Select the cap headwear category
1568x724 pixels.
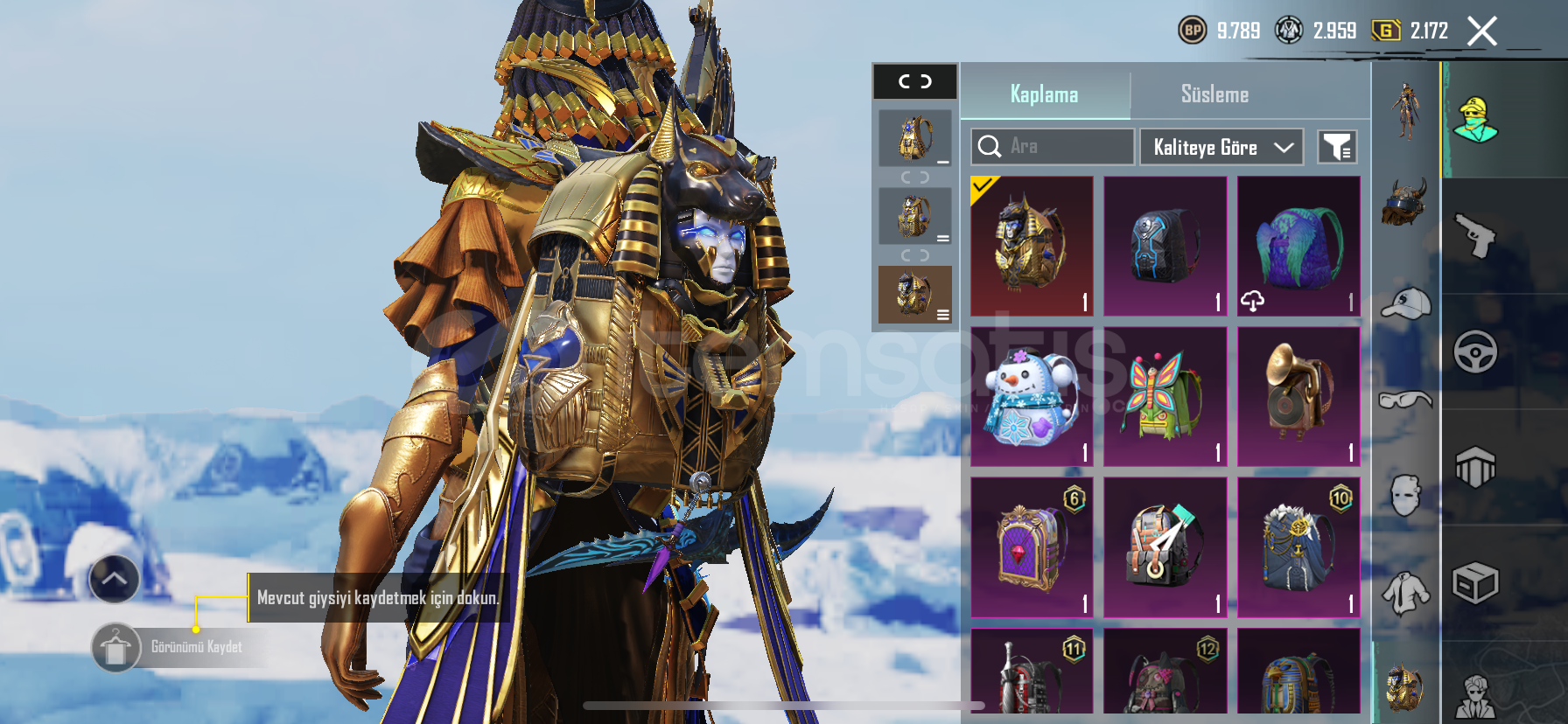tap(1405, 303)
